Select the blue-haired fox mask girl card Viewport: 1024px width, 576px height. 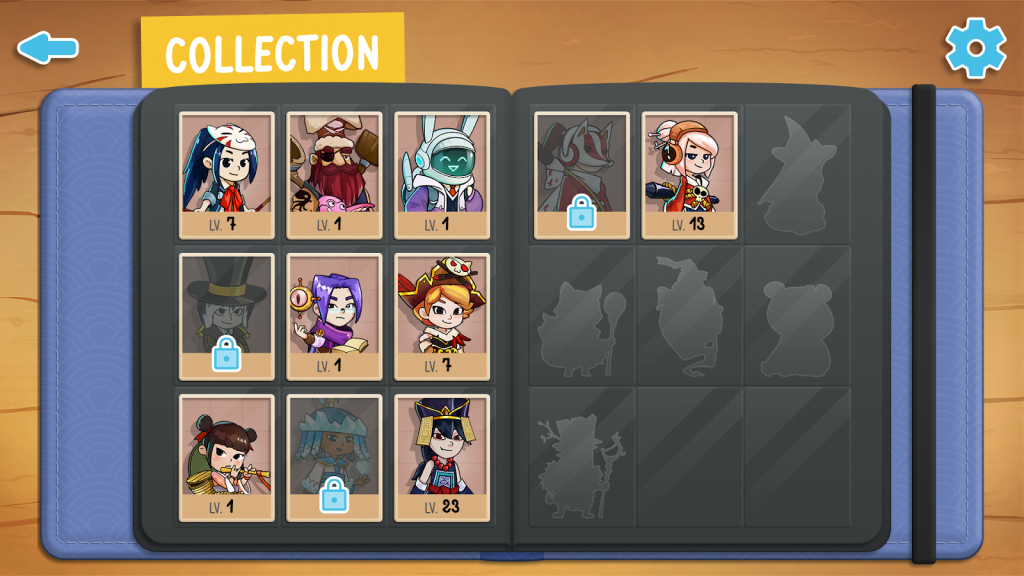[227, 174]
